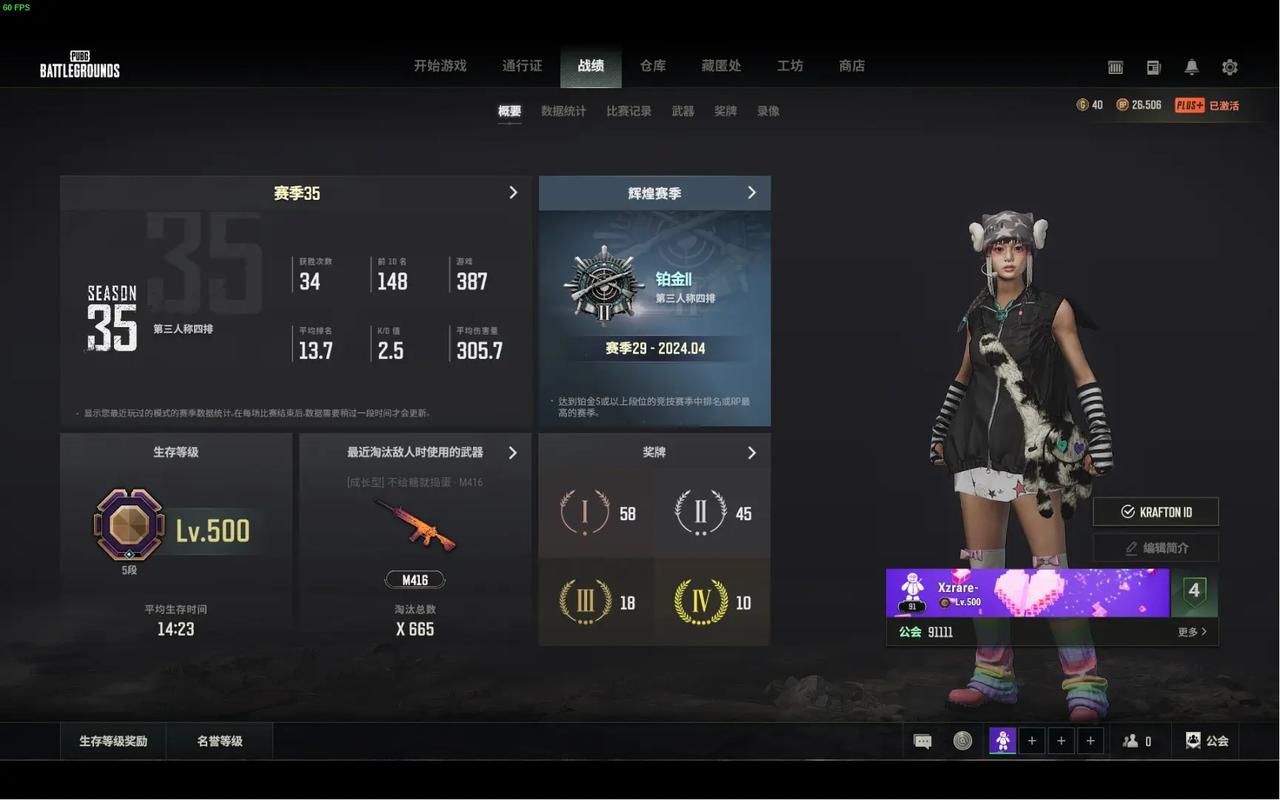Show the 数据统计 sub-tab
Screen dimensions: 1280x800
(x=564, y=111)
